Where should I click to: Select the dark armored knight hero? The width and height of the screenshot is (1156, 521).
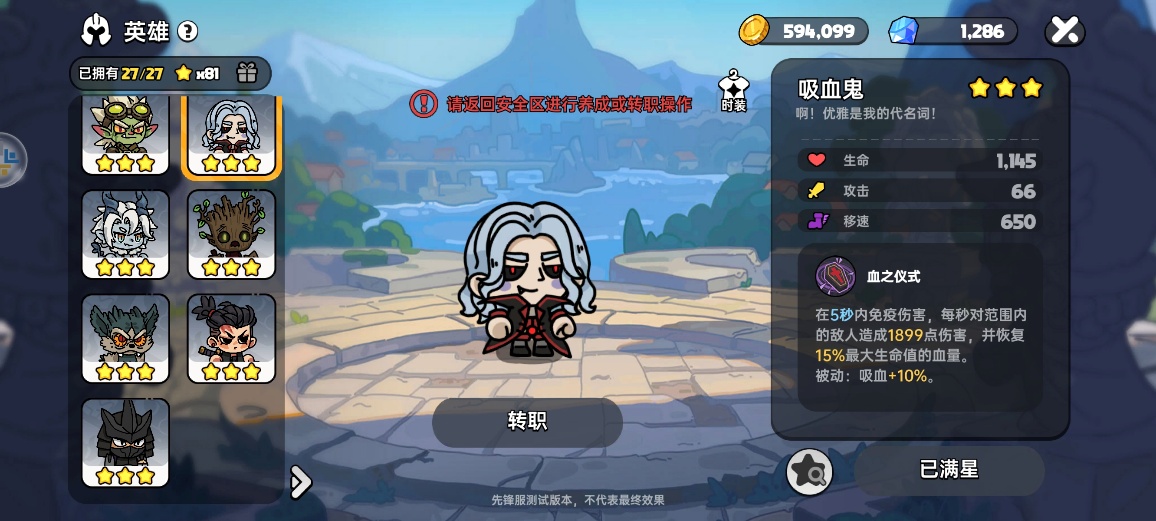125,442
